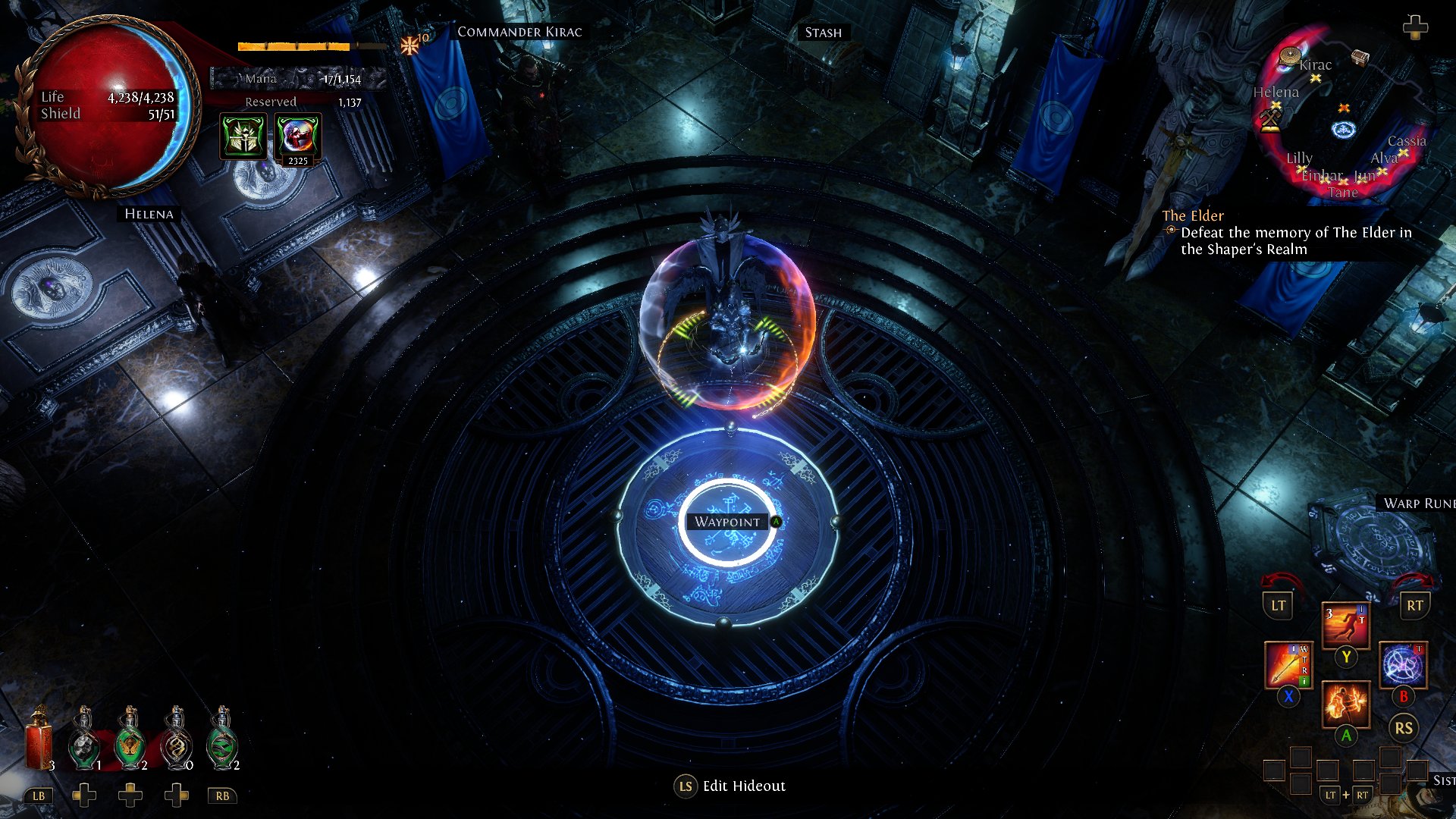The width and height of the screenshot is (1456, 819).
Task: Click the red life flask with 3 charges
Action: (x=36, y=739)
